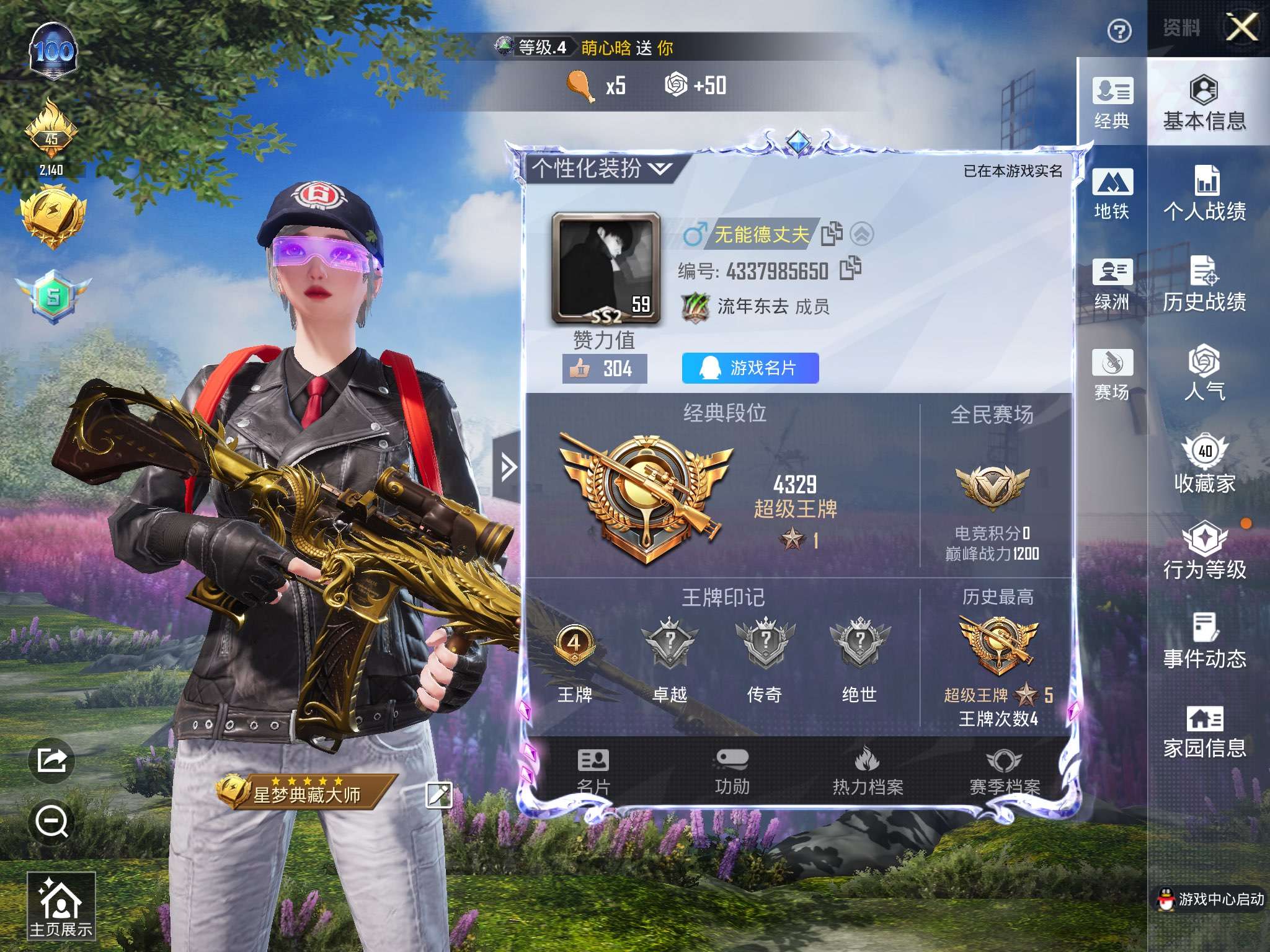Close the profile screen with the X
This screenshot has height=952, width=1270.
click(1242, 27)
